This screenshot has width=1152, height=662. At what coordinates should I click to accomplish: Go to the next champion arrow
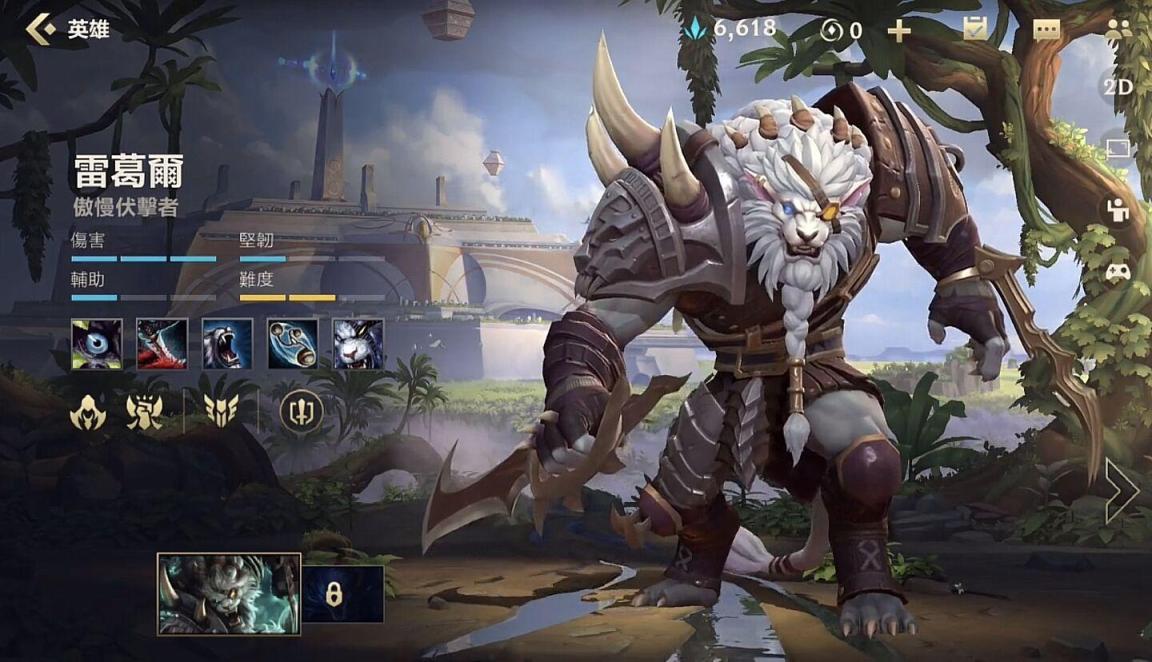1120,491
